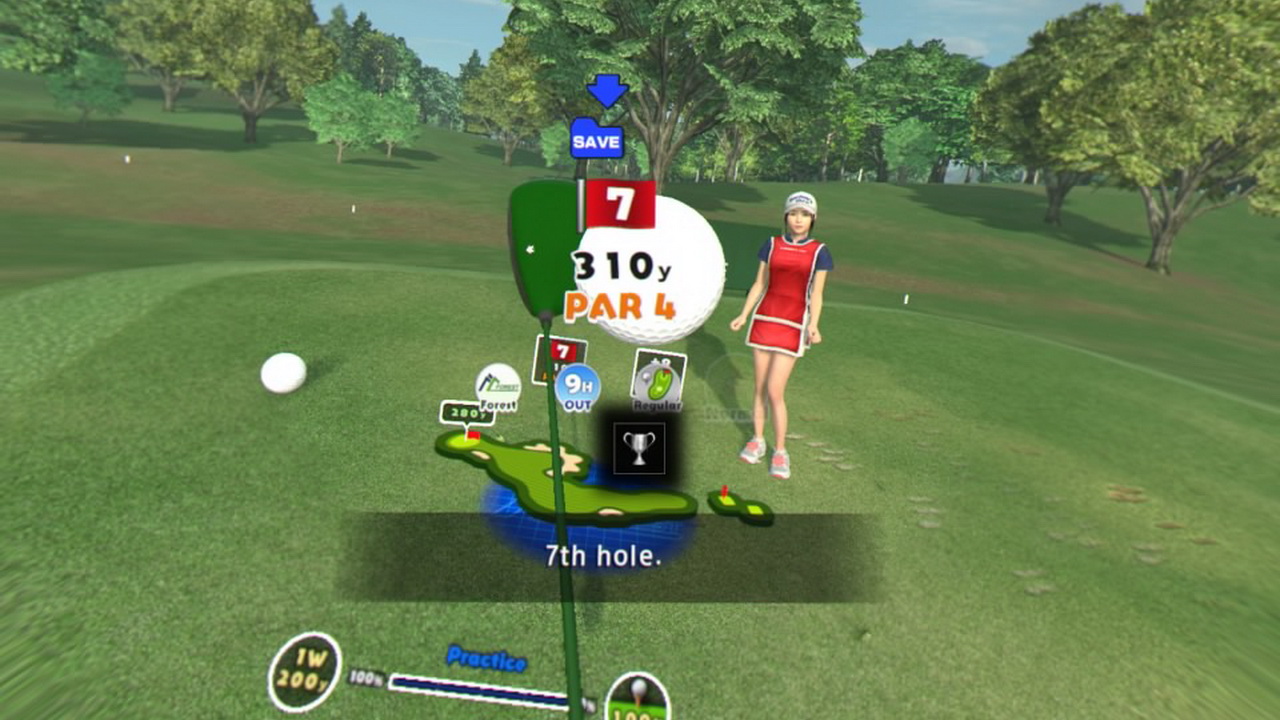Click the blue SAVE icon
The image size is (1280, 720).
596,139
